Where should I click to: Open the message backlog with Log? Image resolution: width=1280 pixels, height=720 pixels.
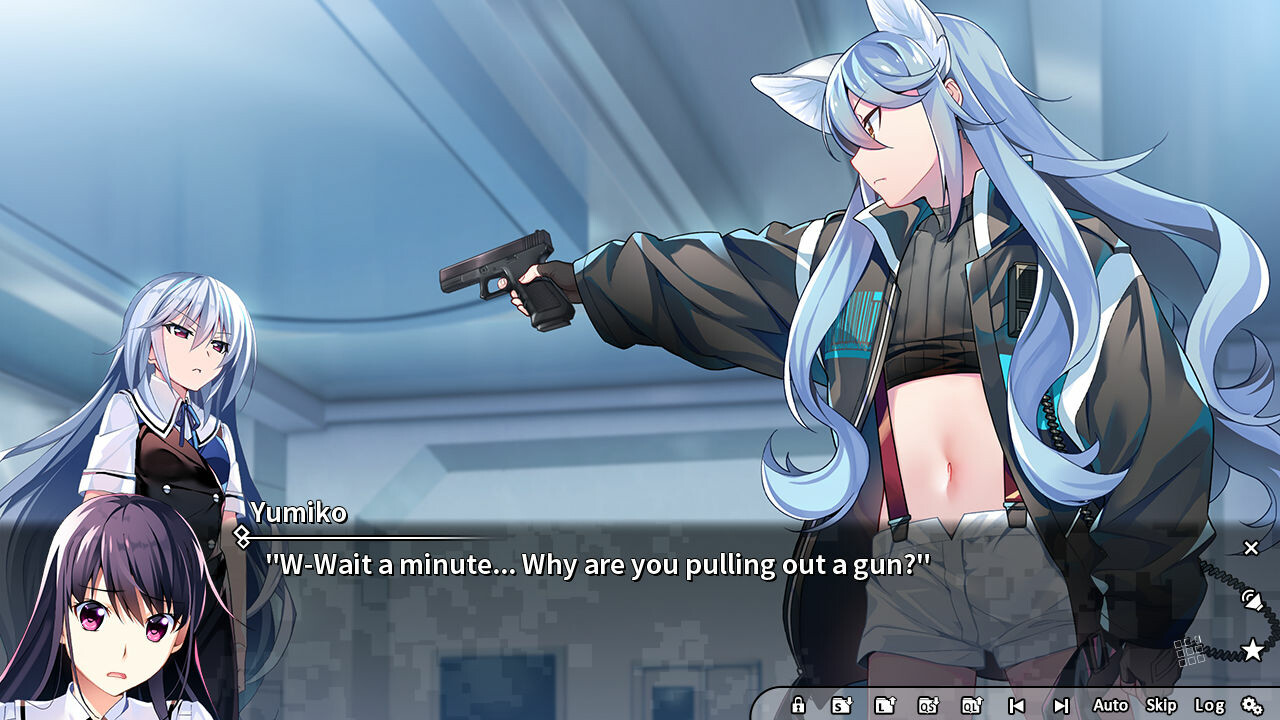[1210, 705]
